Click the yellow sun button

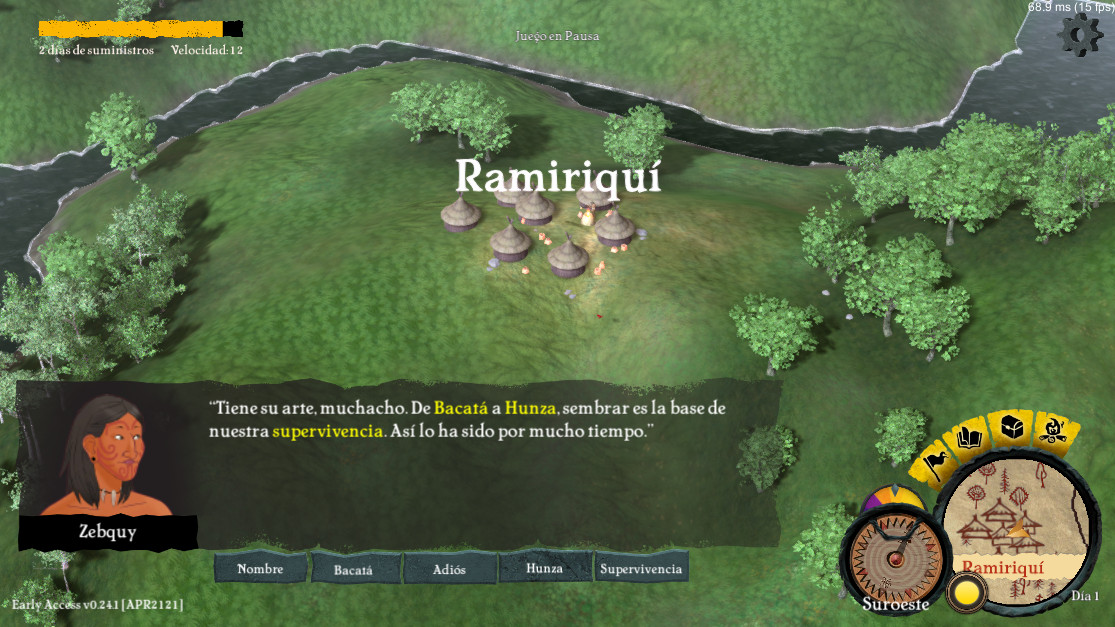pyautogui.click(x=967, y=592)
